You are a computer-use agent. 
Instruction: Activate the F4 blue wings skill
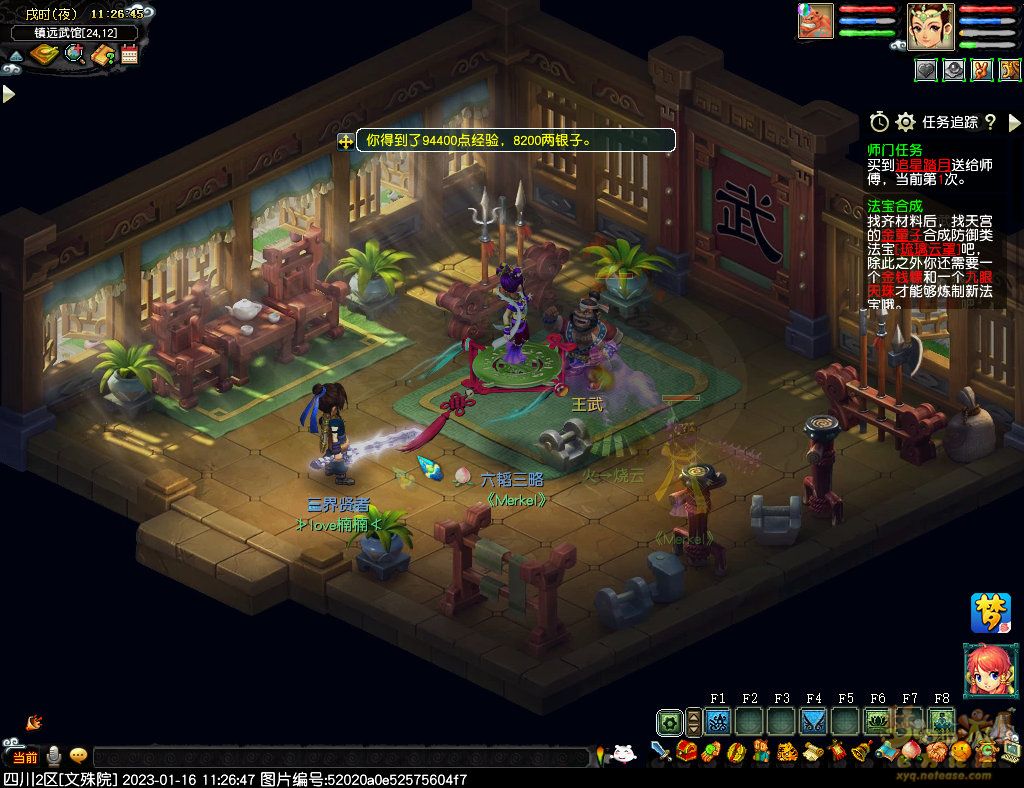[x=813, y=721]
